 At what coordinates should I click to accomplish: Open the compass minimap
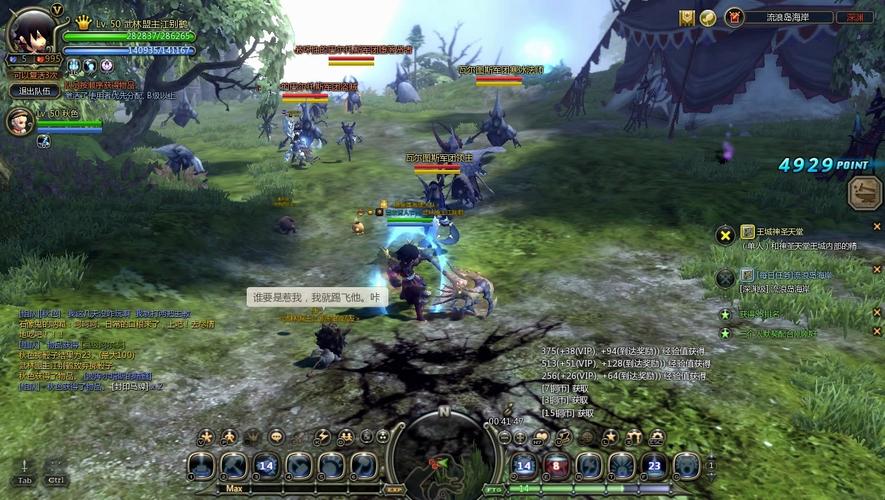pos(443,455)
